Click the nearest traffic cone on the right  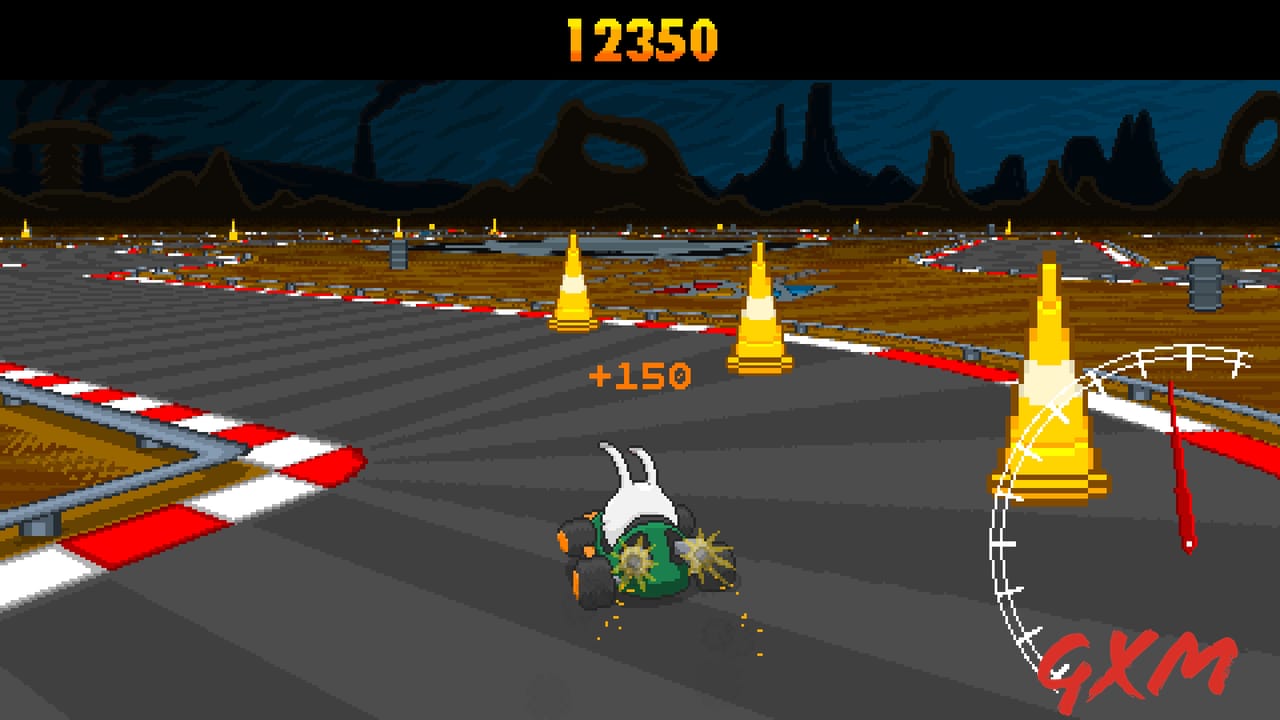point(1048,400)
